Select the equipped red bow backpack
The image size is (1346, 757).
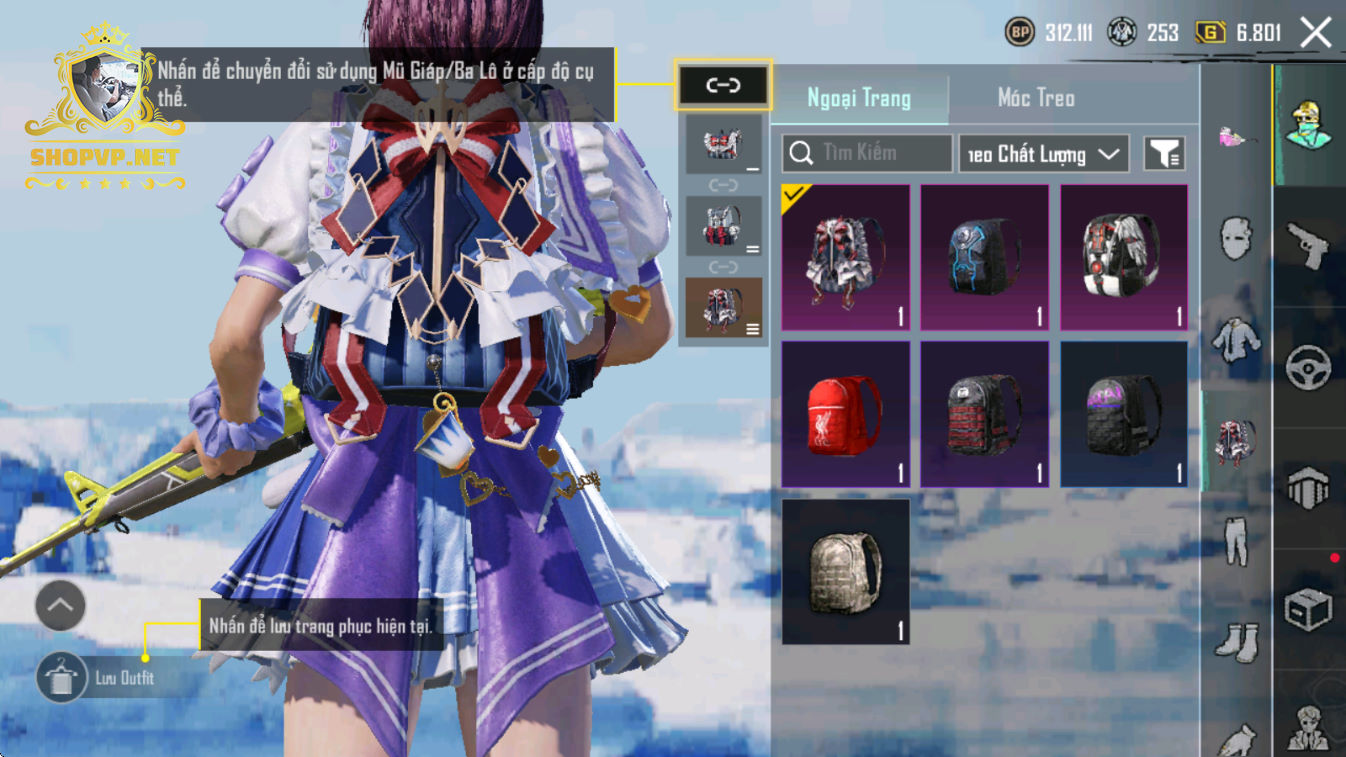tap(846, 257)
